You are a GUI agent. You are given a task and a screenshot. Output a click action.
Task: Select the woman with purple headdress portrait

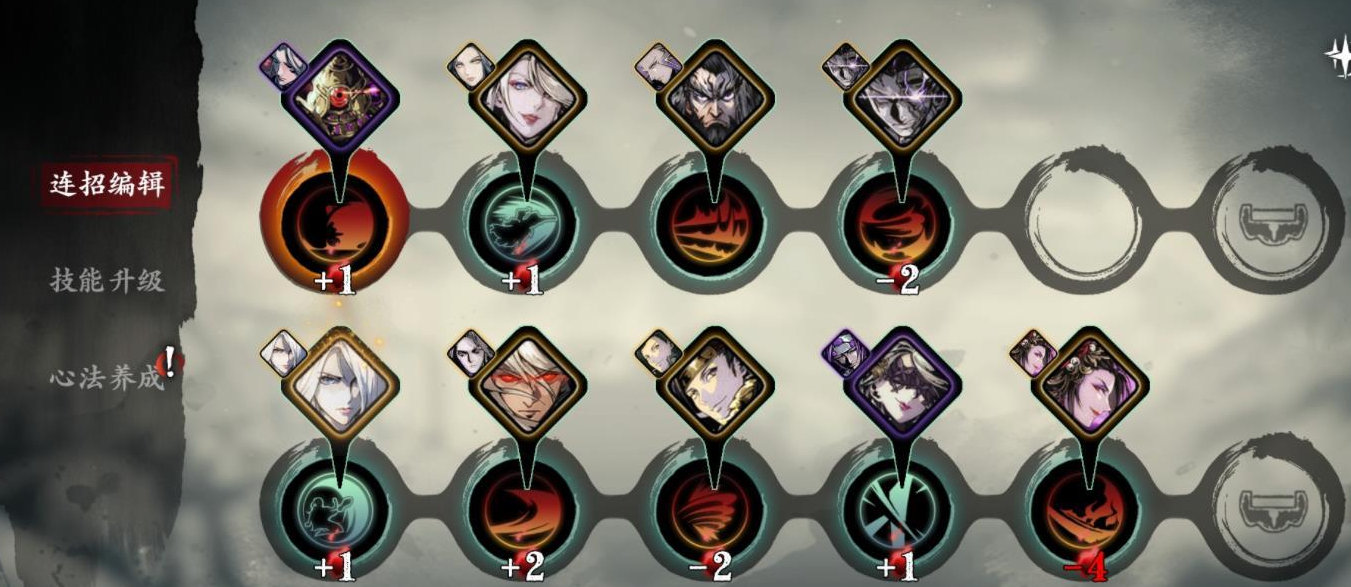[1089, 386]
